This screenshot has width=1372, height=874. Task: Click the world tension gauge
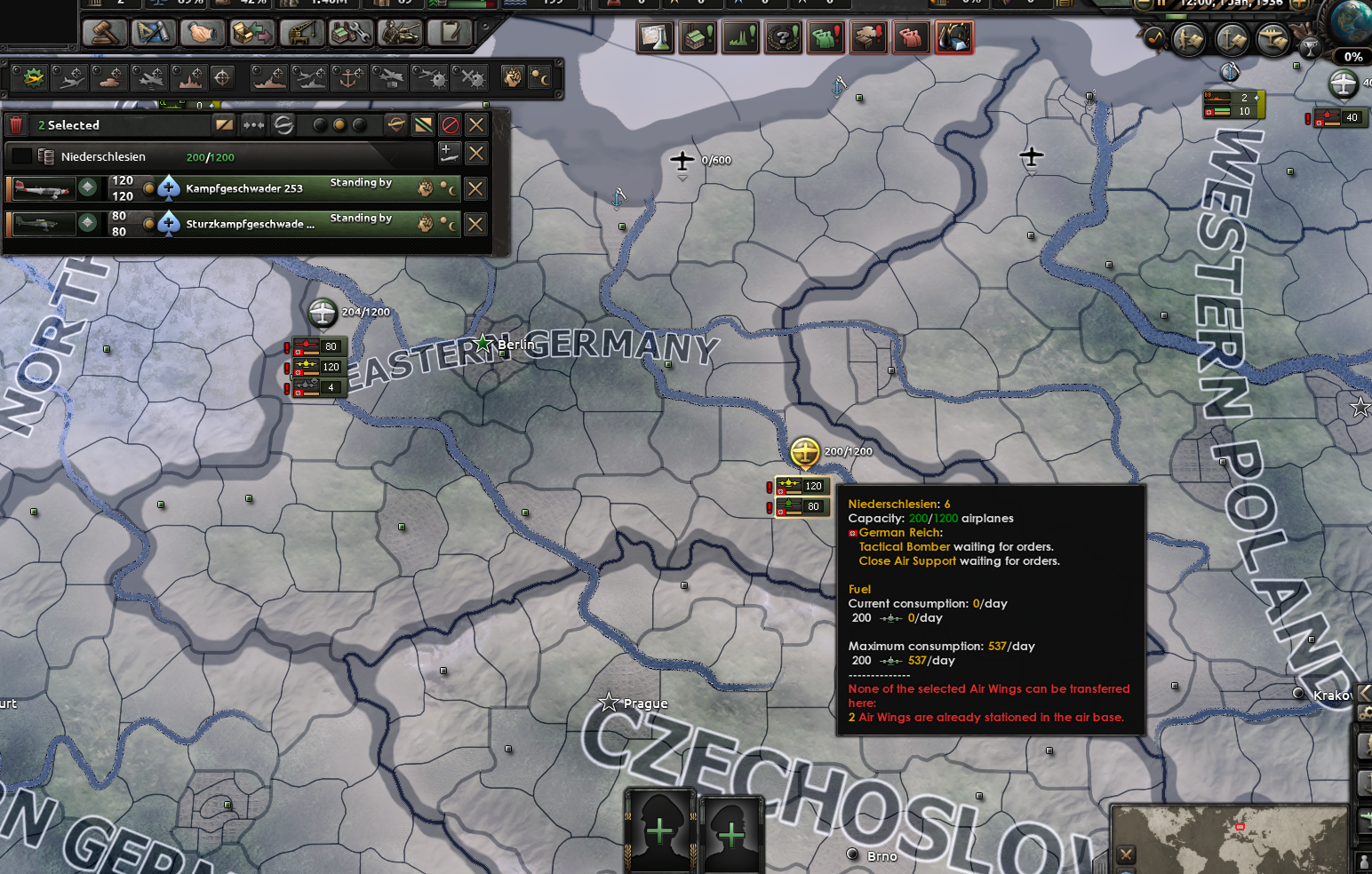(x=1352, y=56)
